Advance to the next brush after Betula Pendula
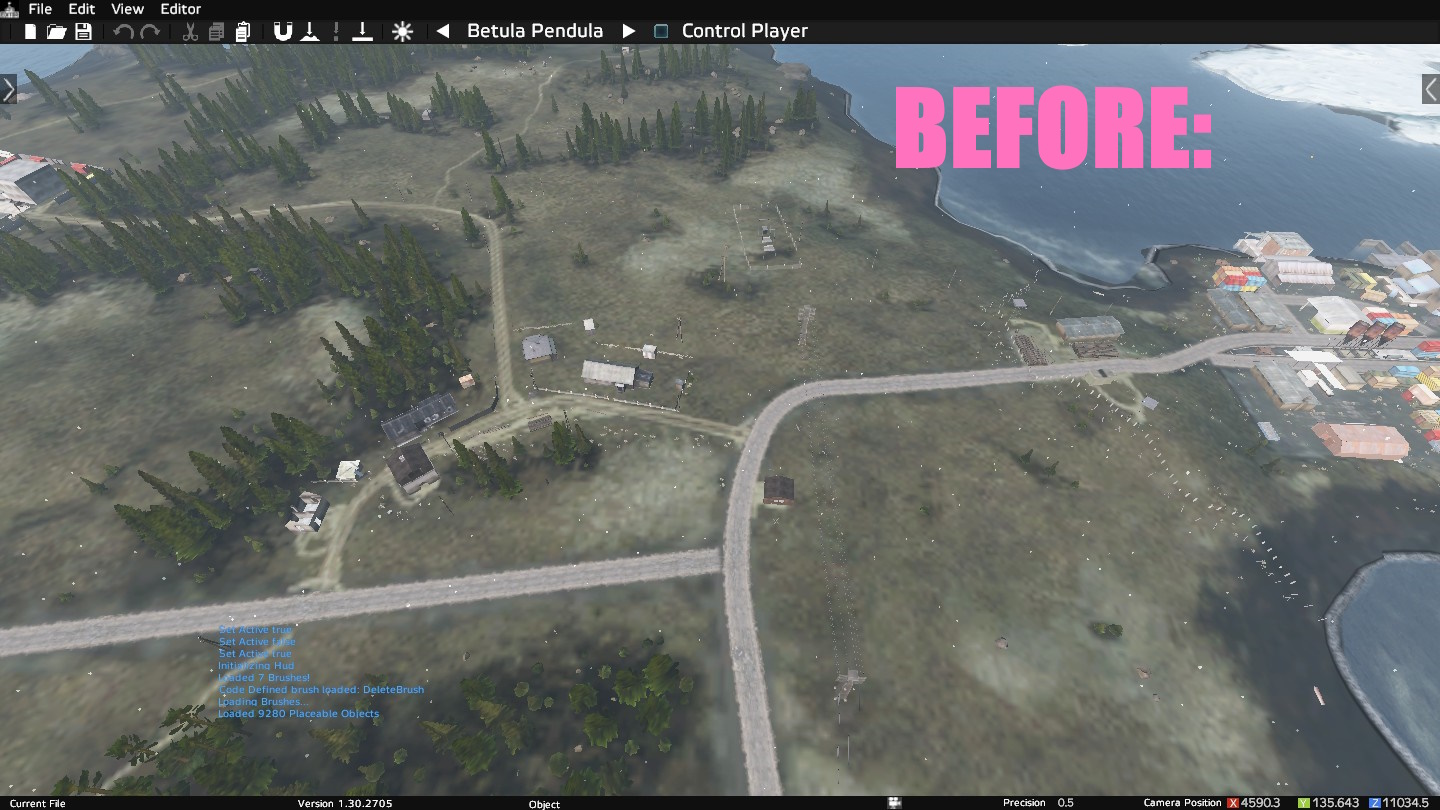 point(628,30)
